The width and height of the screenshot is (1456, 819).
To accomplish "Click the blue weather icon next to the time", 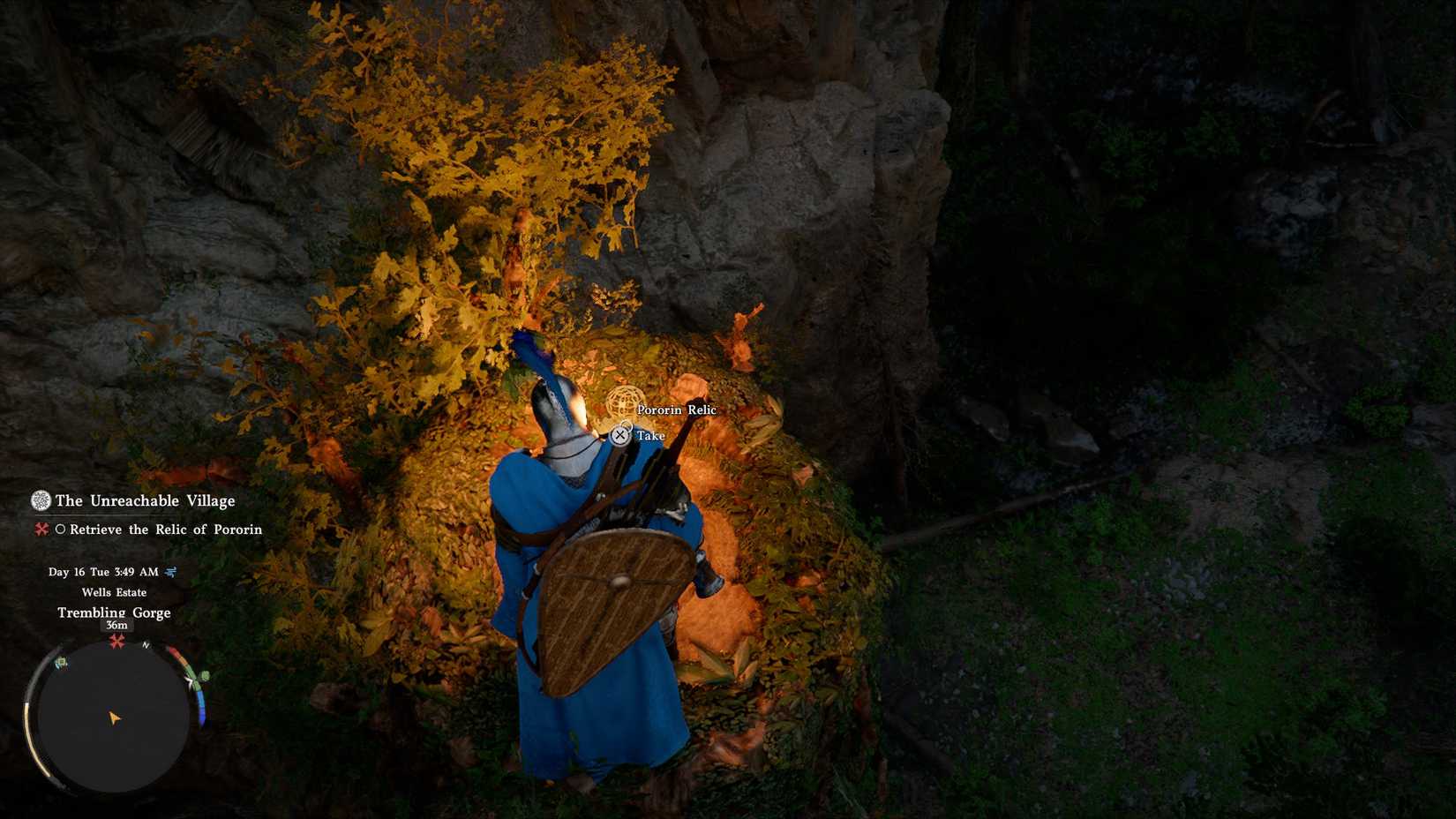I will (171, 573).
